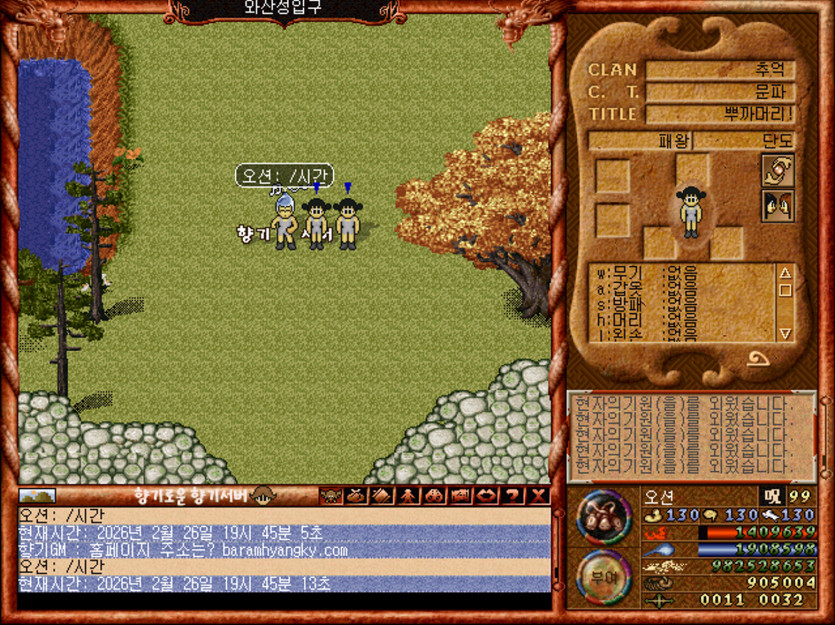Click the person-figure icon in the toolbar

pos(408,495)
